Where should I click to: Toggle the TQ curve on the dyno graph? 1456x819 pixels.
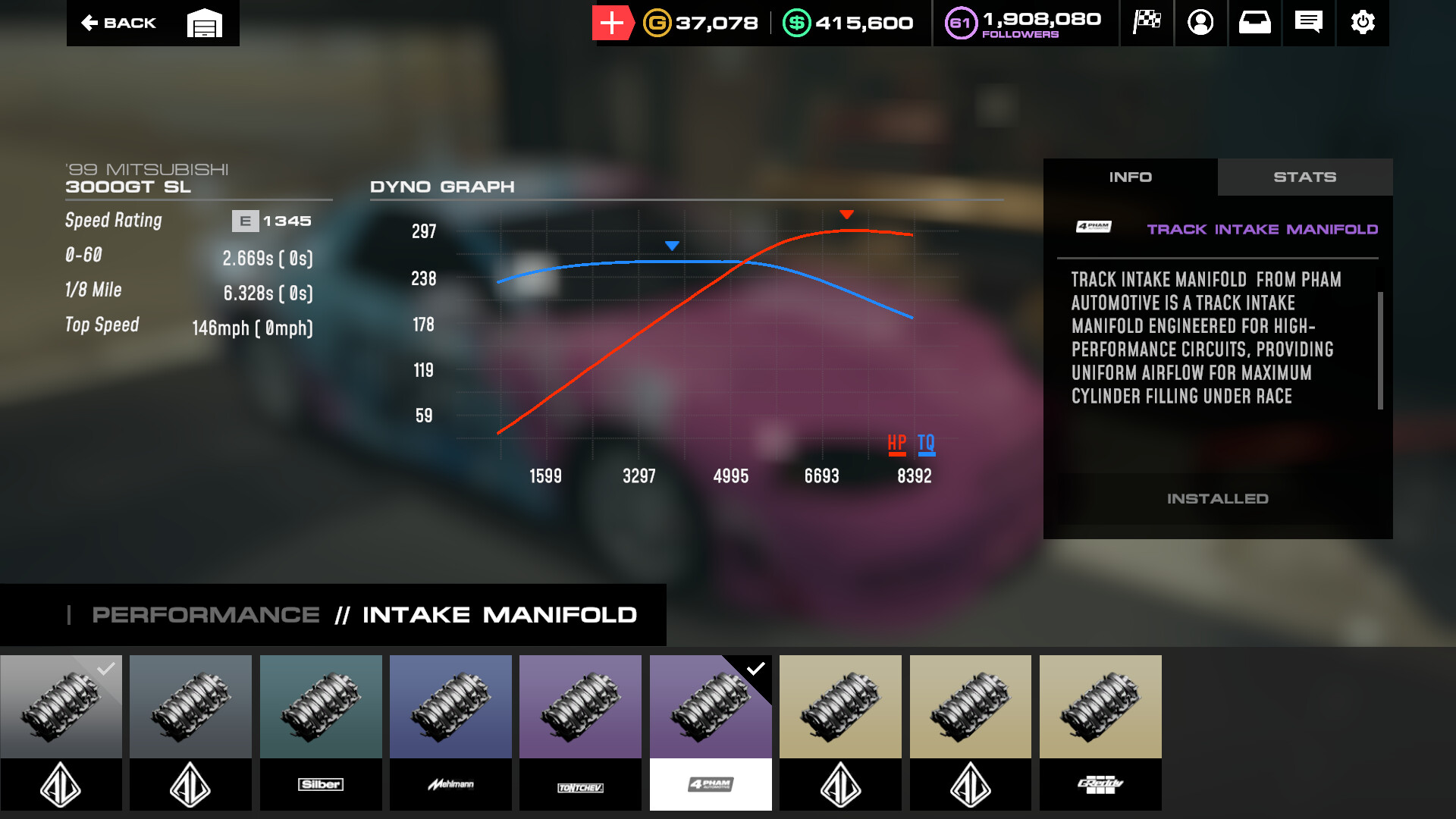coord(925,443)
